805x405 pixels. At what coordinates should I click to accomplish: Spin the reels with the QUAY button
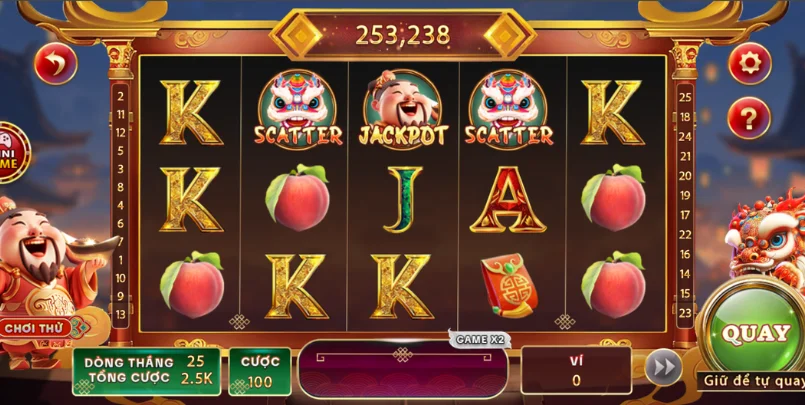pyautogui.click(x=755, y=333)
